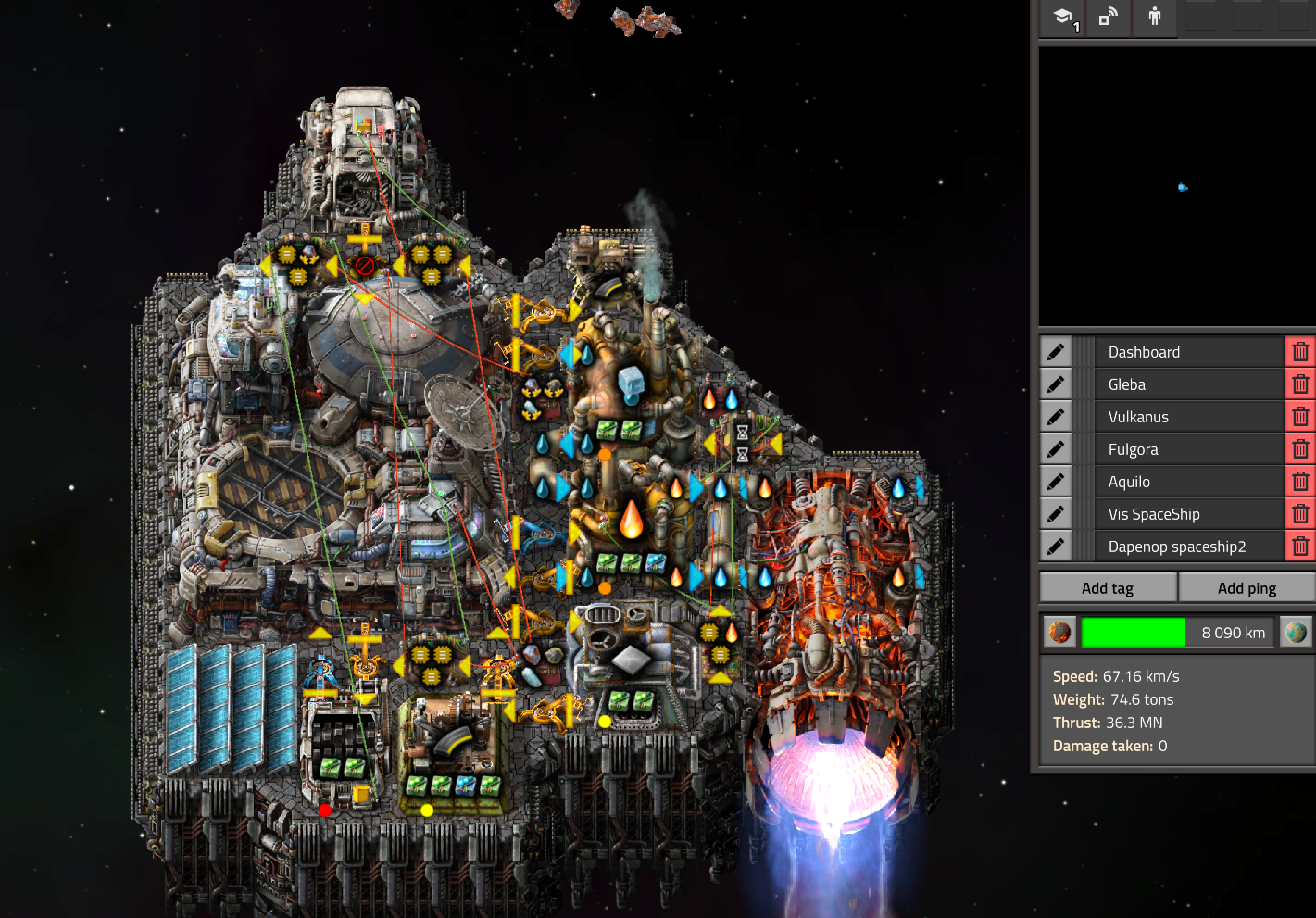Edit the Fulgora tag name

click(x=1056, y=449)
